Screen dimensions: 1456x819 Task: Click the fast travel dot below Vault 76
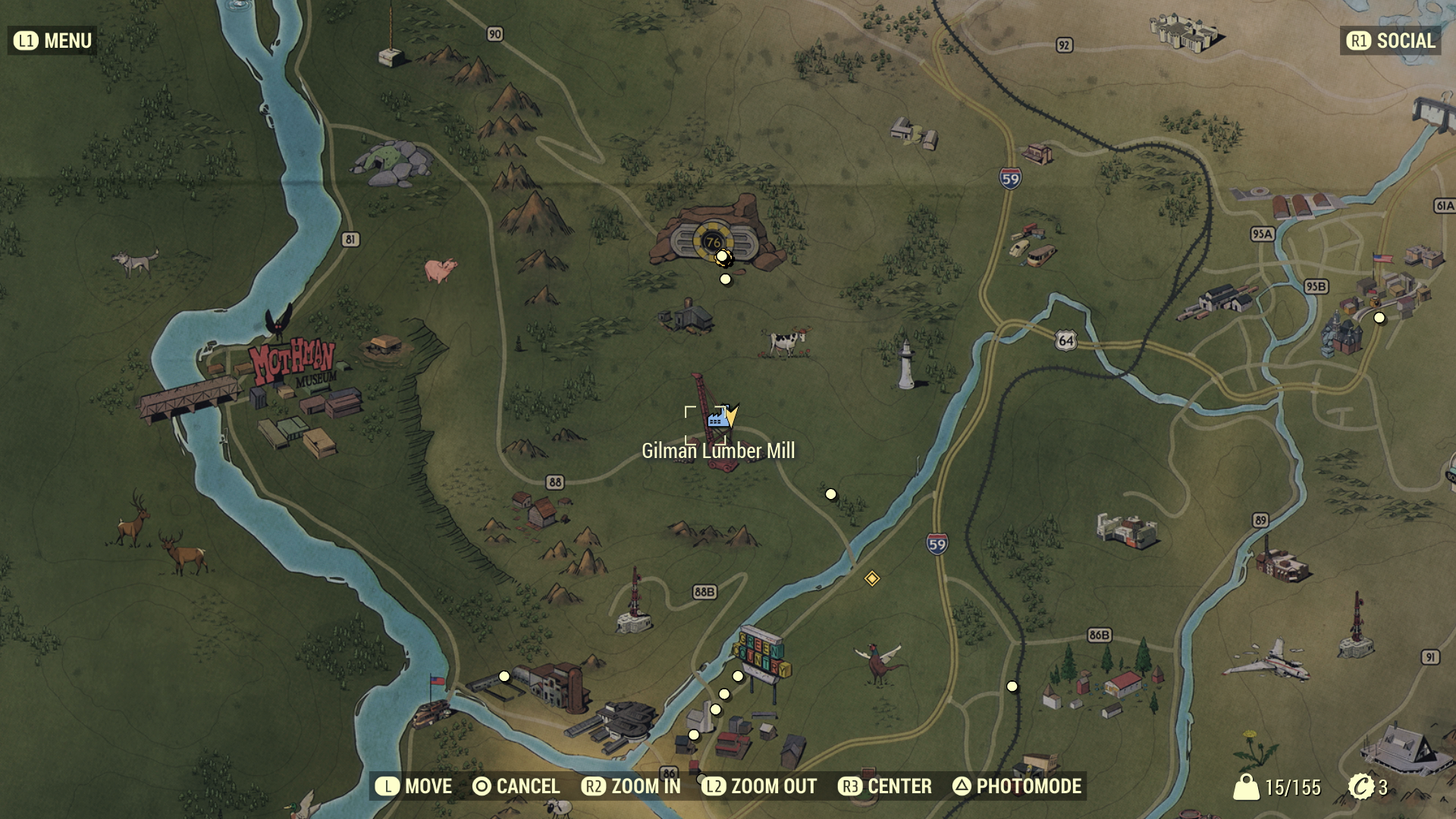pos(726,278)
